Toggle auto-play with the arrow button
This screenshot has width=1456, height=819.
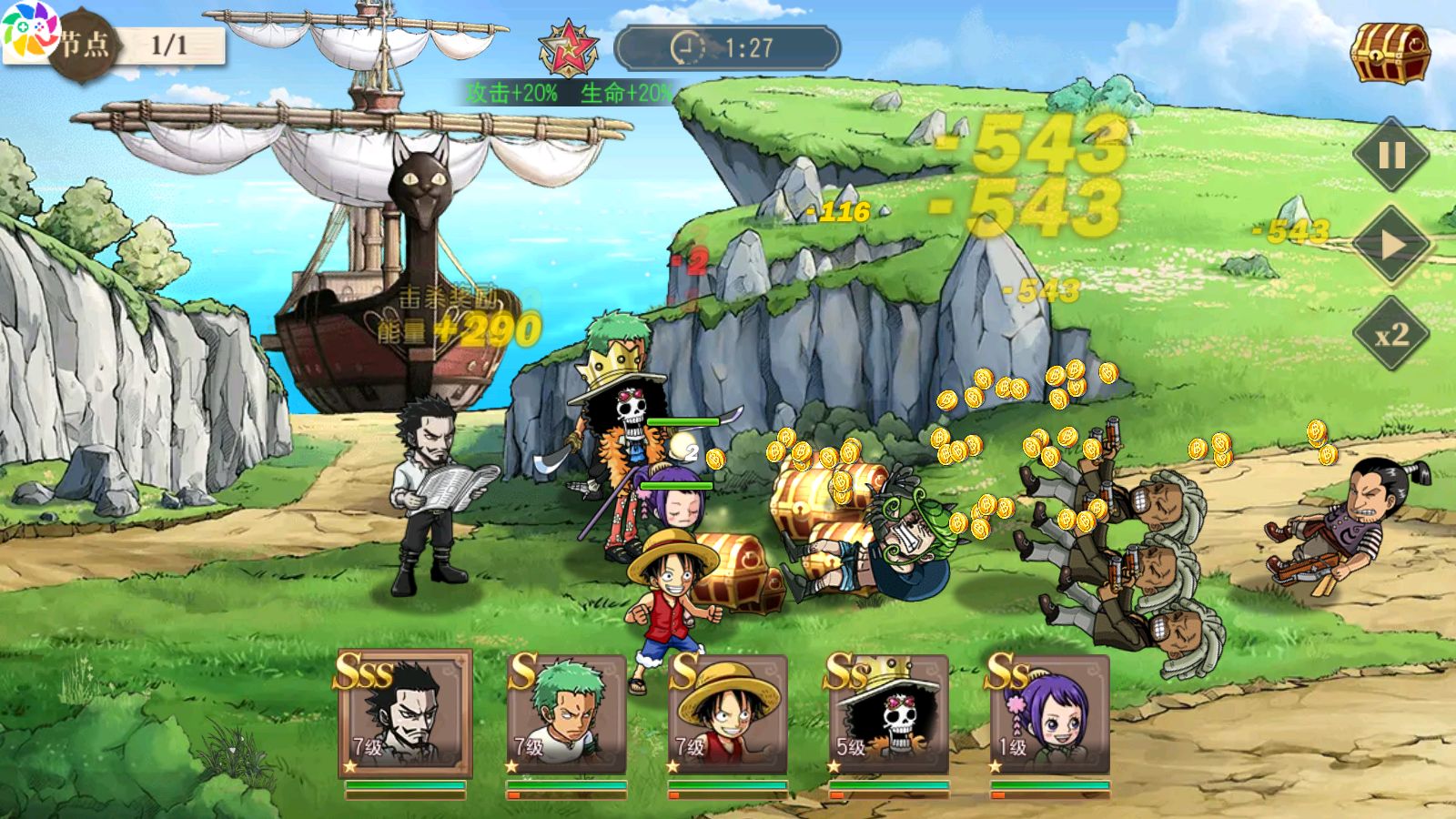click(x=1391, y=245)
